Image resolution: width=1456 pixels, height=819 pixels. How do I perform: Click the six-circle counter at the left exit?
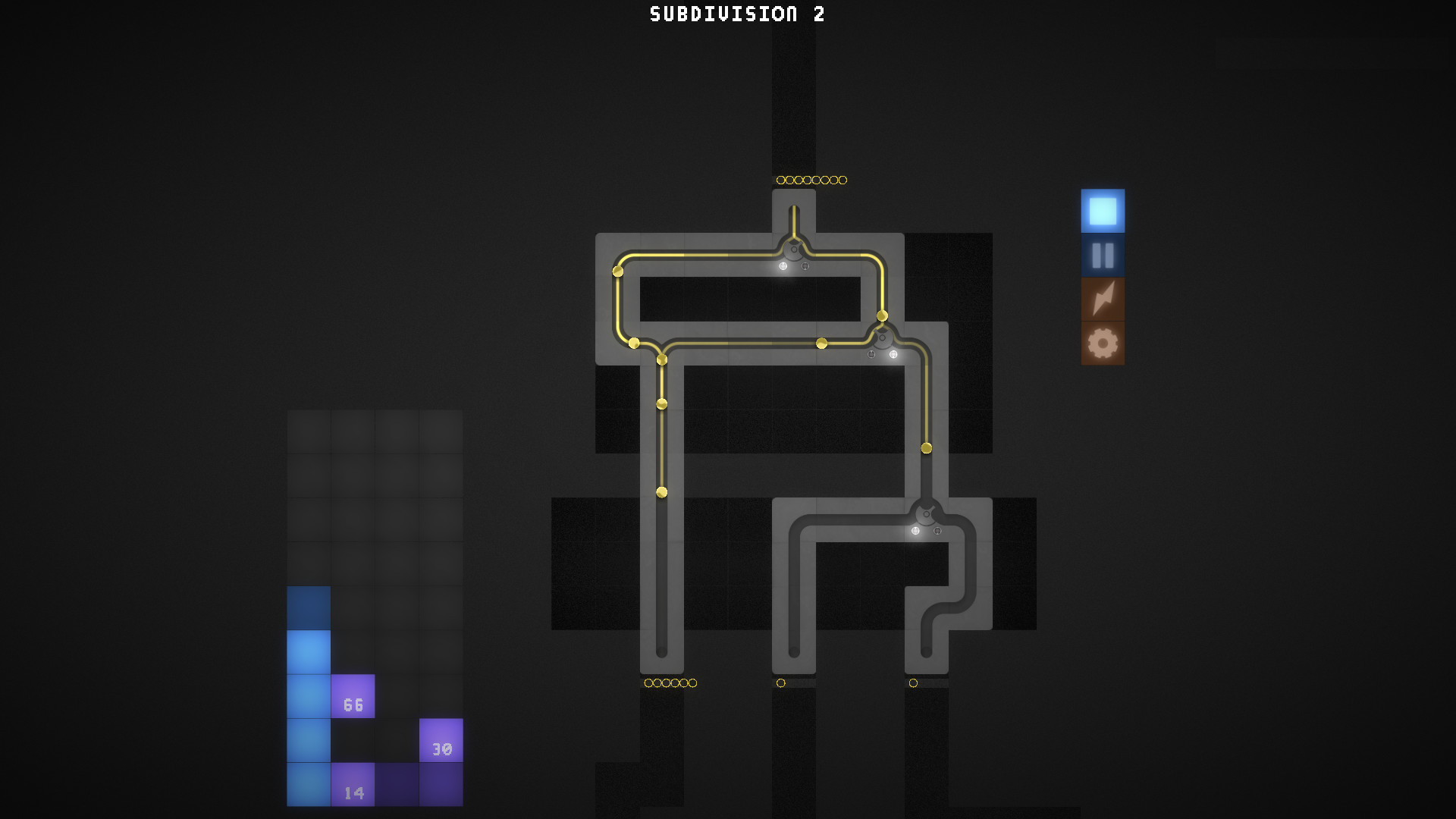pos(670,682)
